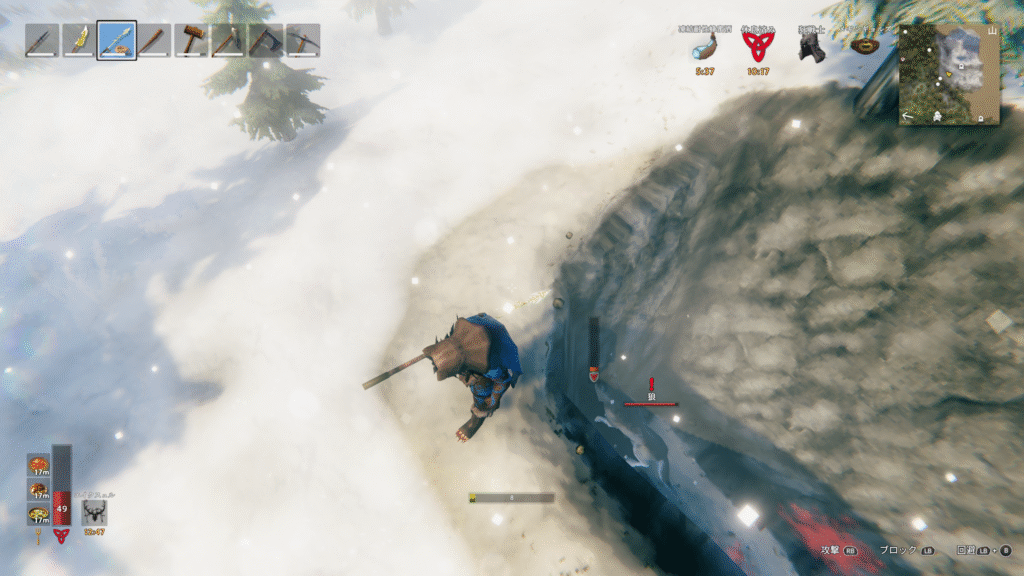Click the belt status effect icon

[x=864, y=45]
